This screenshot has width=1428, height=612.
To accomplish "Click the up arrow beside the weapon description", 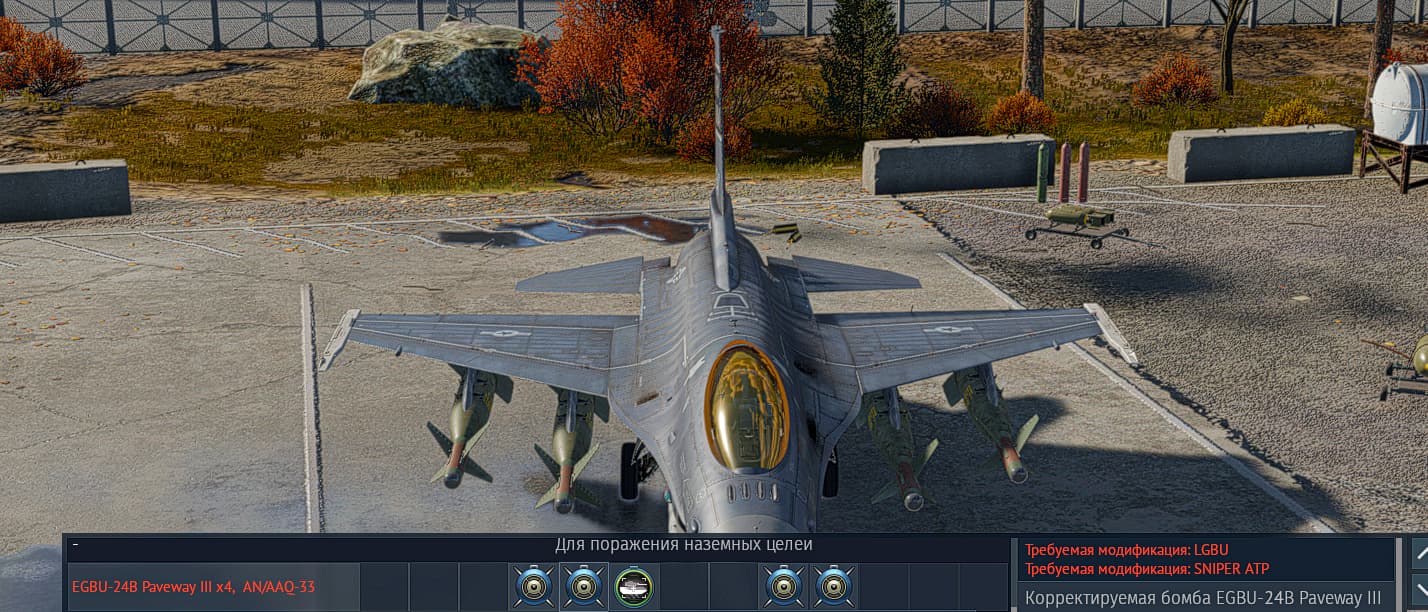I will [x=1419, y=551].
